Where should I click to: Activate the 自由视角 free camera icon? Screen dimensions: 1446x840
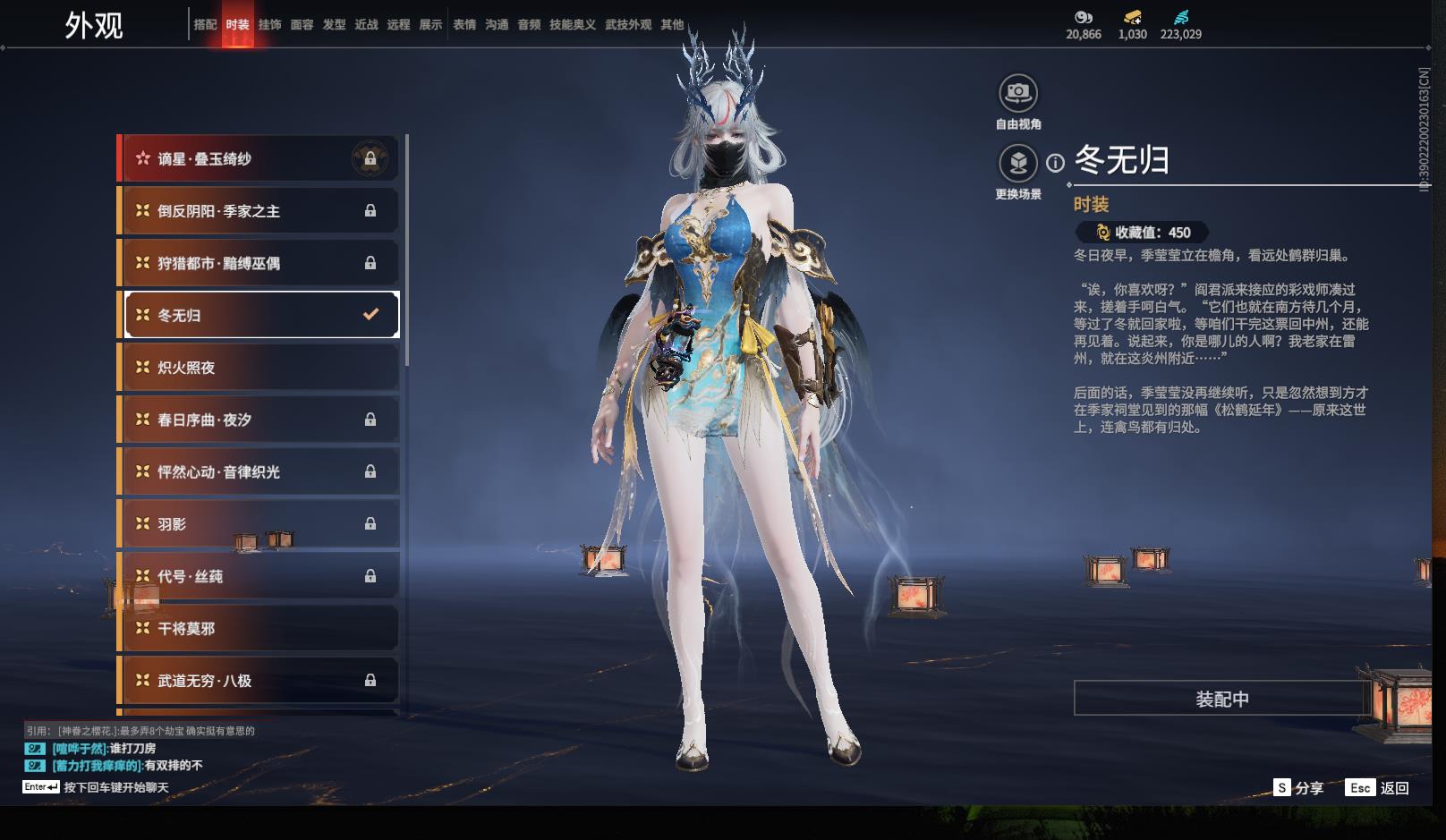point(1017,93)
